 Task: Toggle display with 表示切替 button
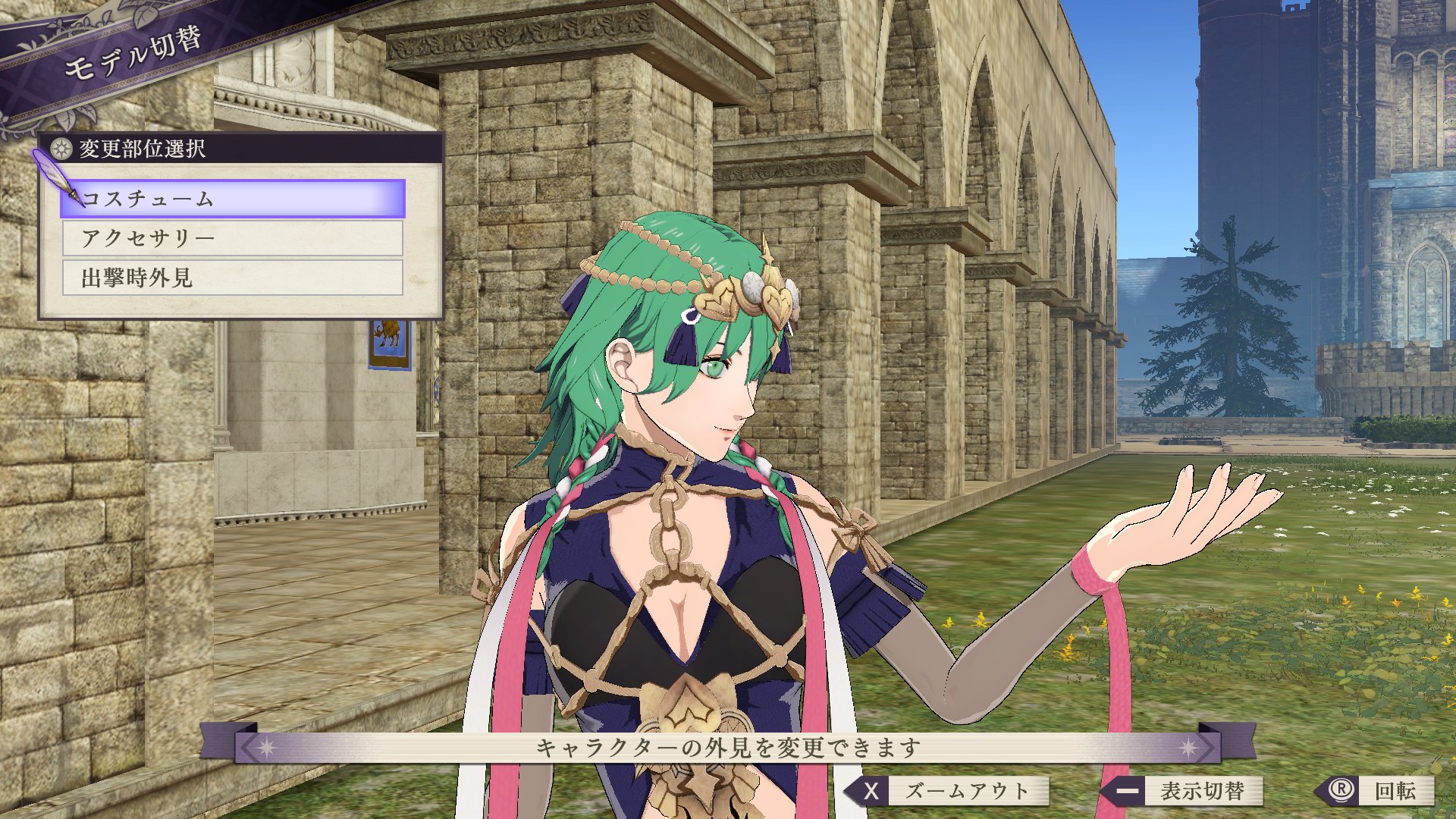pos(1185,791)
